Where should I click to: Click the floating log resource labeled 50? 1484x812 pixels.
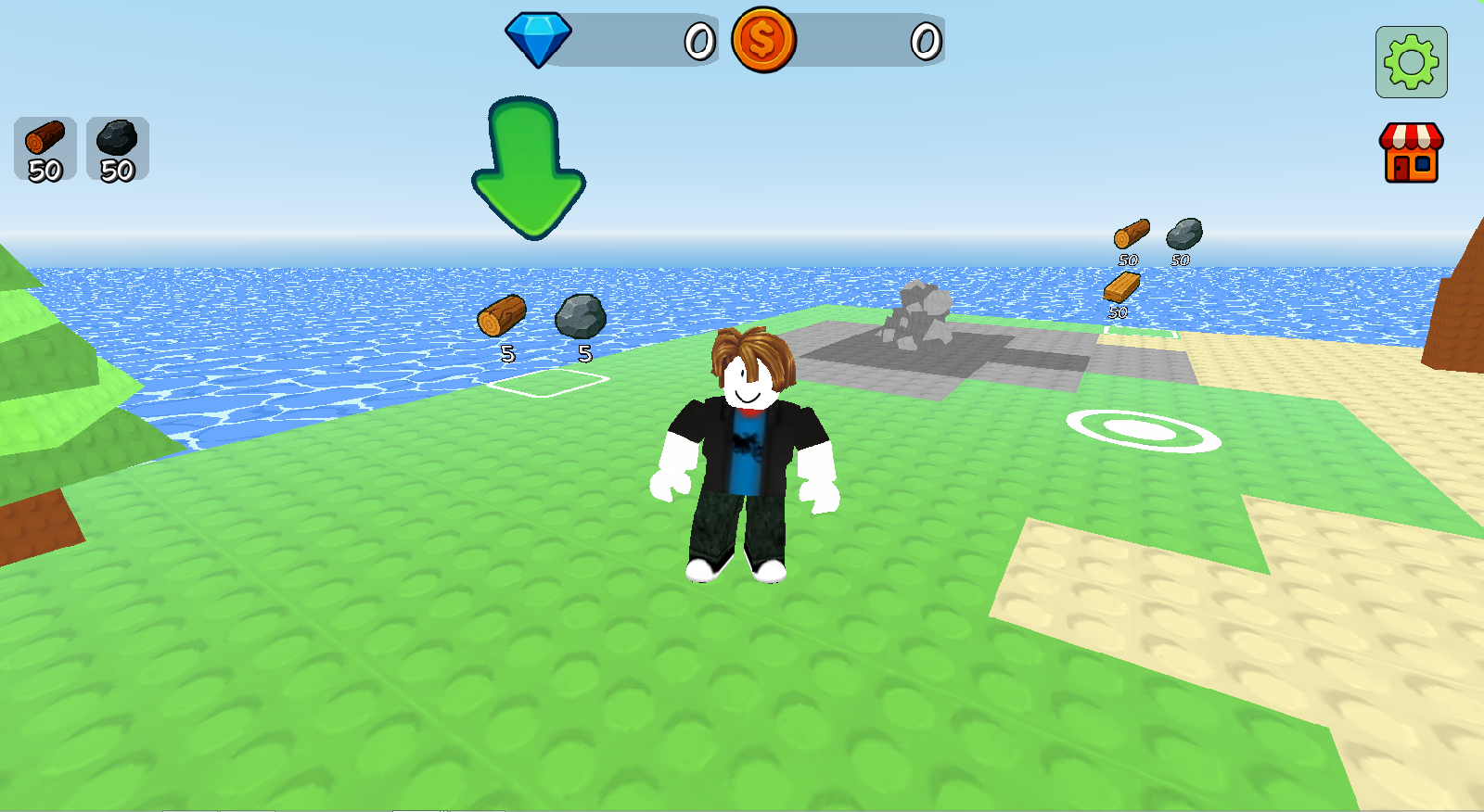[1130, 235]
